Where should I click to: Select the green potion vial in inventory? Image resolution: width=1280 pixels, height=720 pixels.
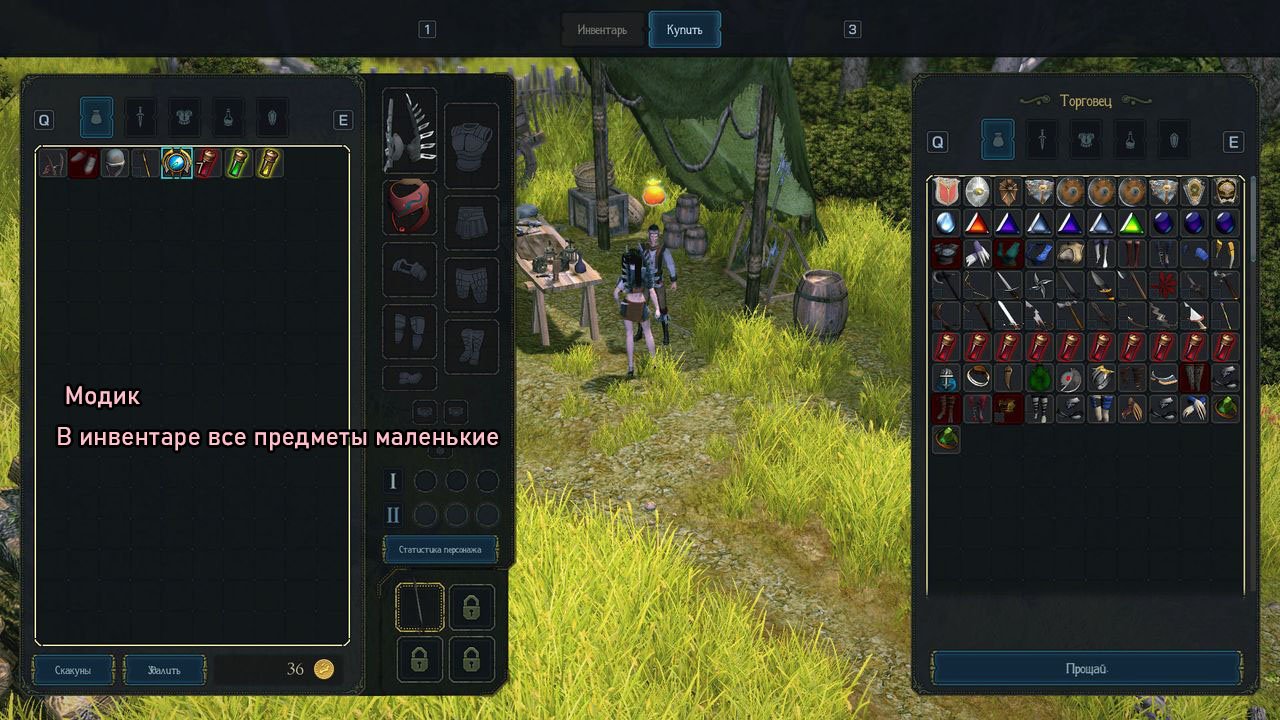[238, 163]
